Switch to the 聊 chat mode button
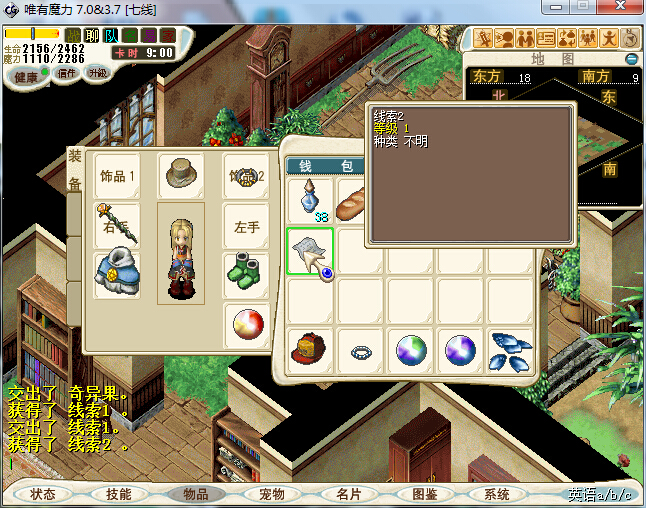Screen dimensions: 646x508 (92, 36)
